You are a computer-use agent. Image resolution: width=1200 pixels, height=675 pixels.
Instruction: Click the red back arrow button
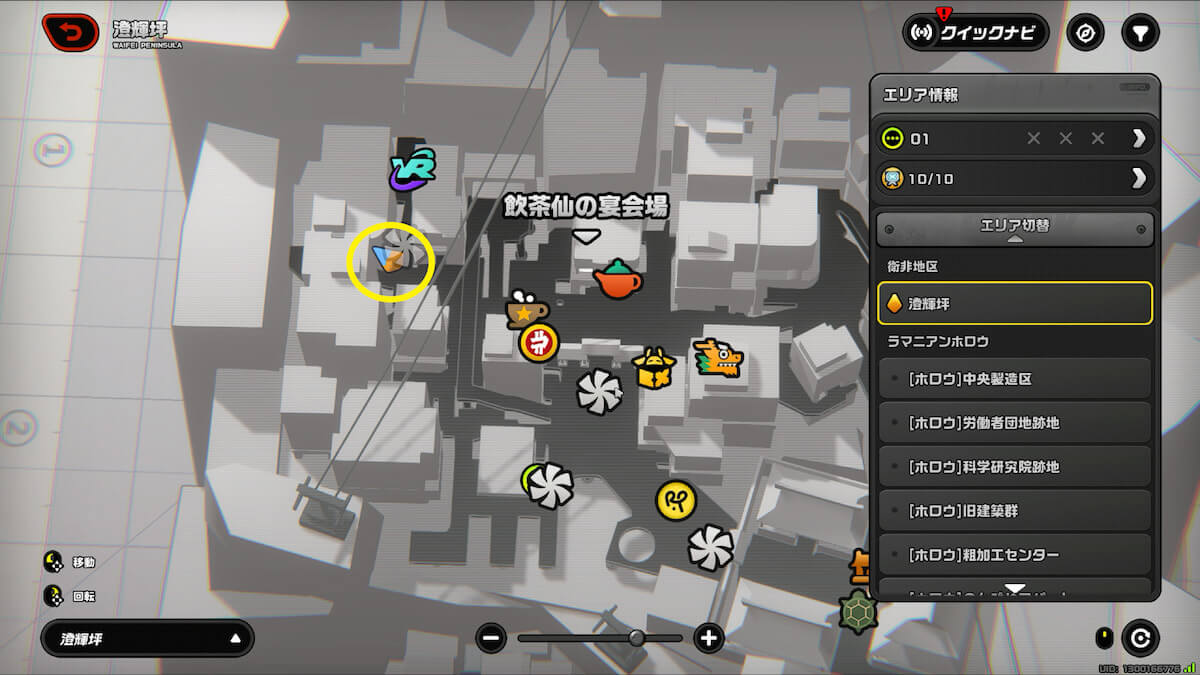pos(70,33)
